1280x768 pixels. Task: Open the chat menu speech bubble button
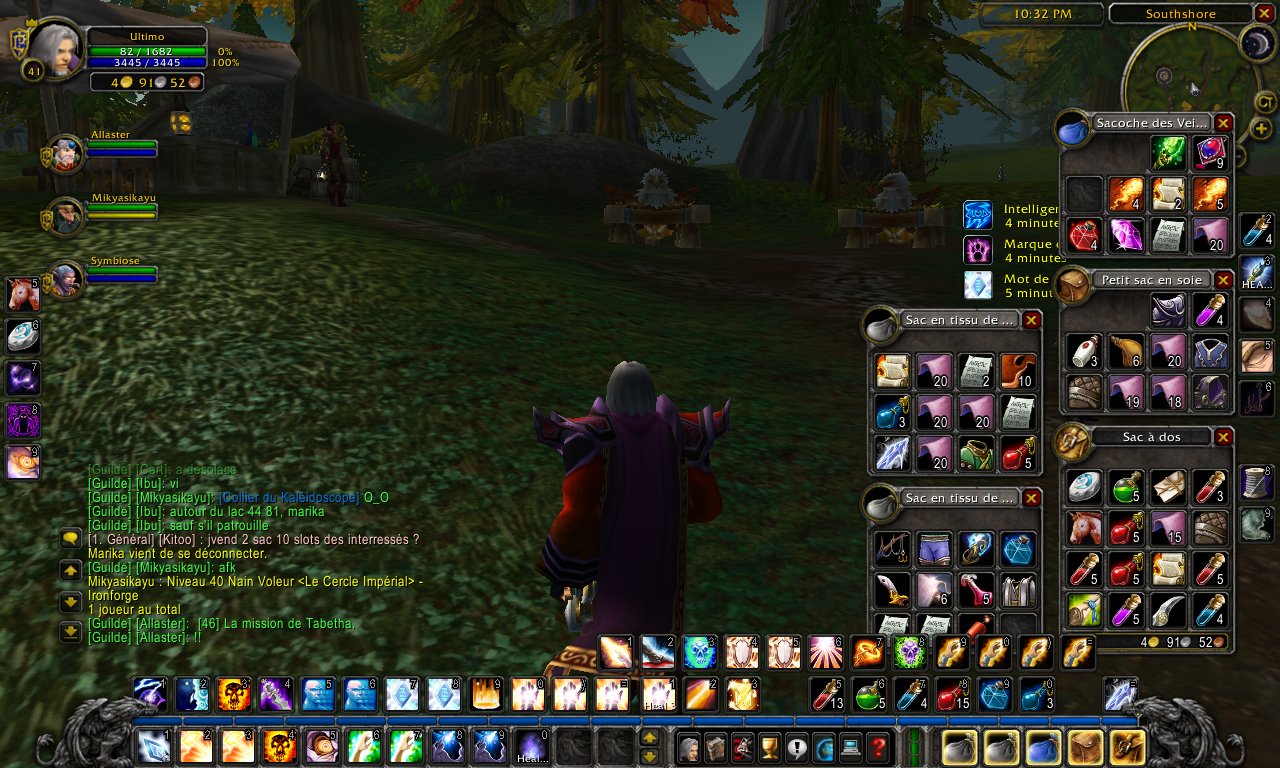click(x=71, y=539)
